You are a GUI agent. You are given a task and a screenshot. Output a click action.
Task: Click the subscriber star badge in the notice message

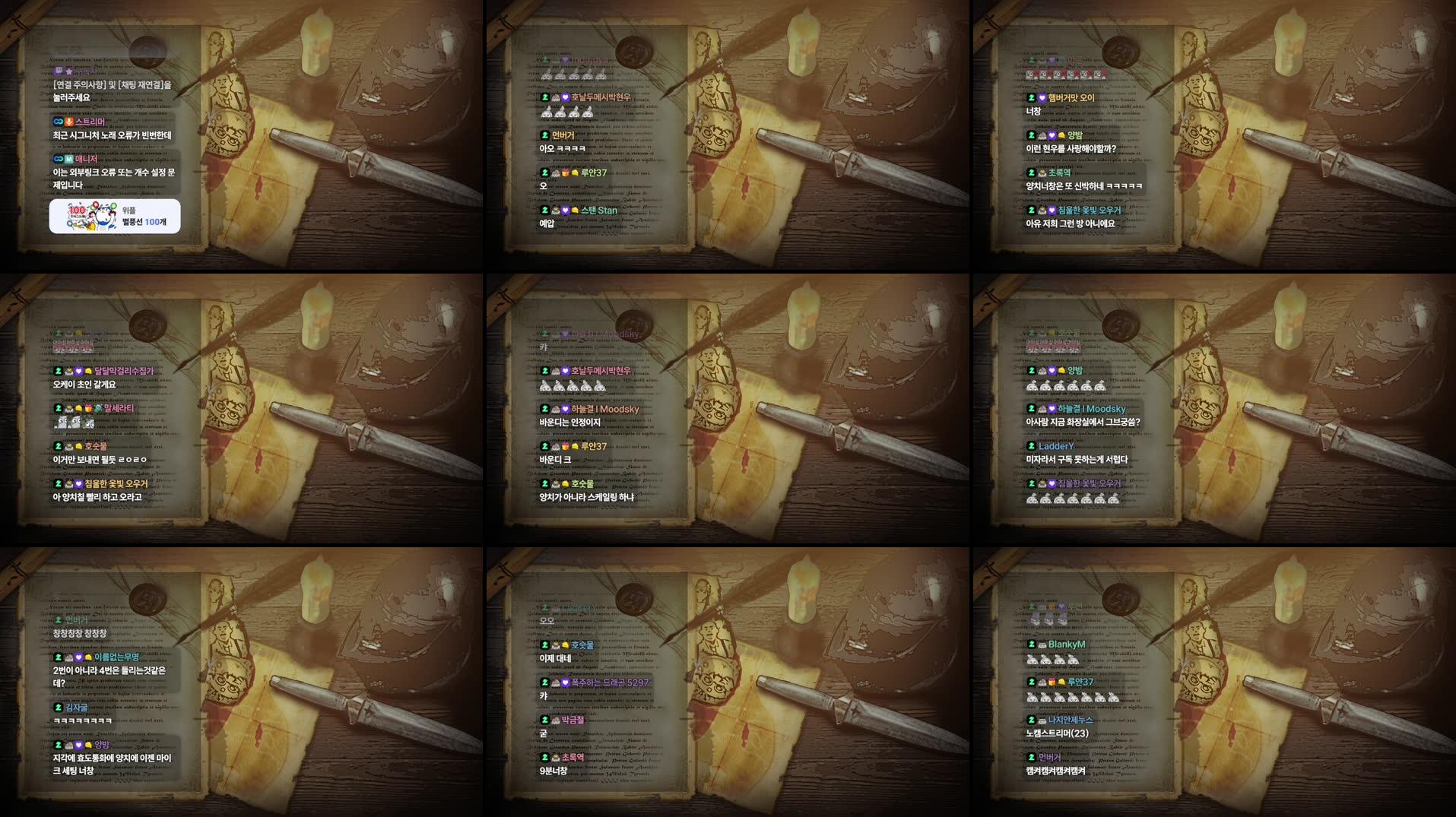coord(68,71)
